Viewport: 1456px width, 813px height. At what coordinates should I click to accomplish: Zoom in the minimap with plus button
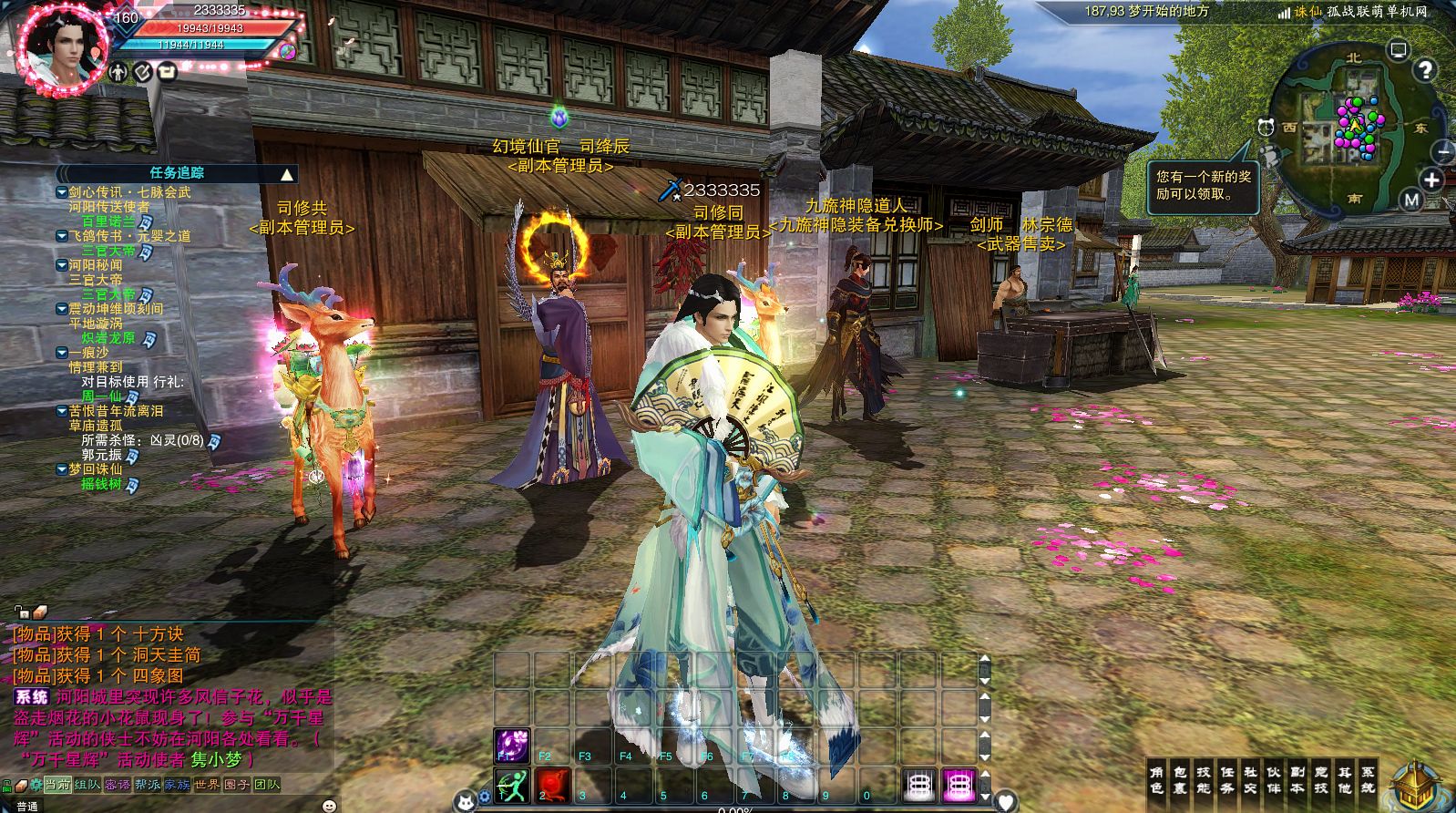coord(1431,180)
